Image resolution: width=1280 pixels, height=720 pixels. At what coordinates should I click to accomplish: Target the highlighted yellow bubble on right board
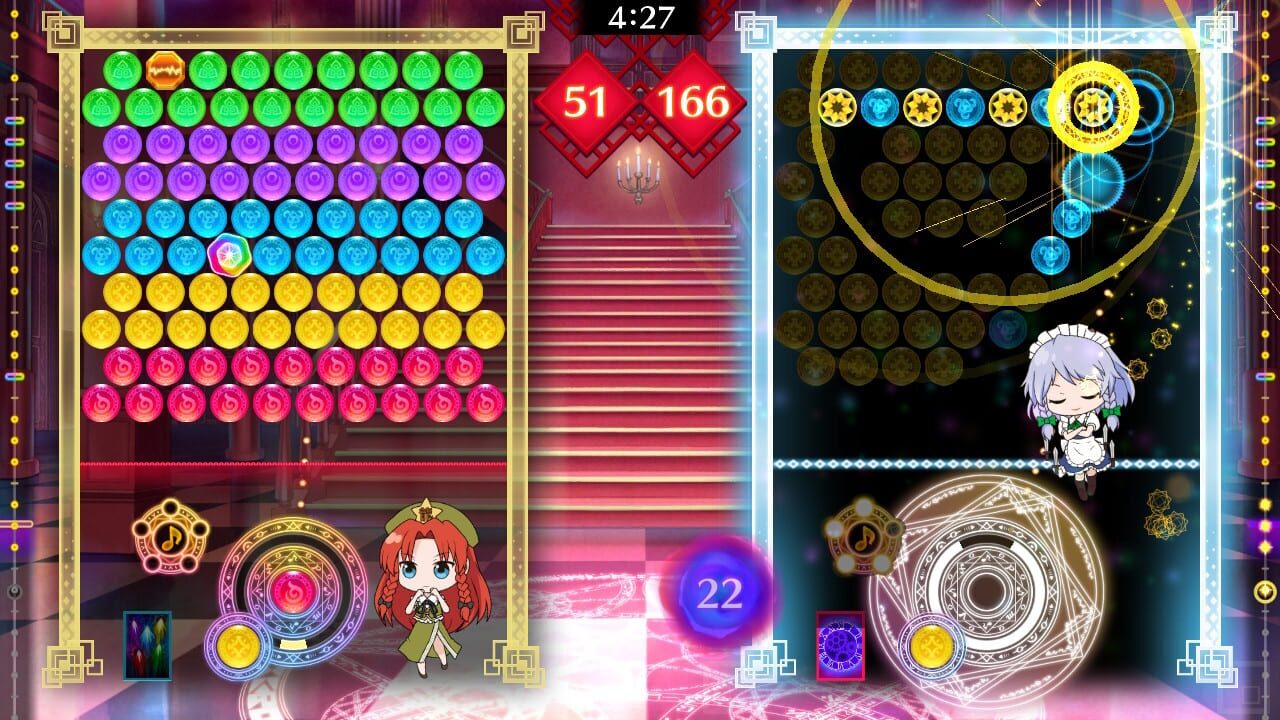1093,104
